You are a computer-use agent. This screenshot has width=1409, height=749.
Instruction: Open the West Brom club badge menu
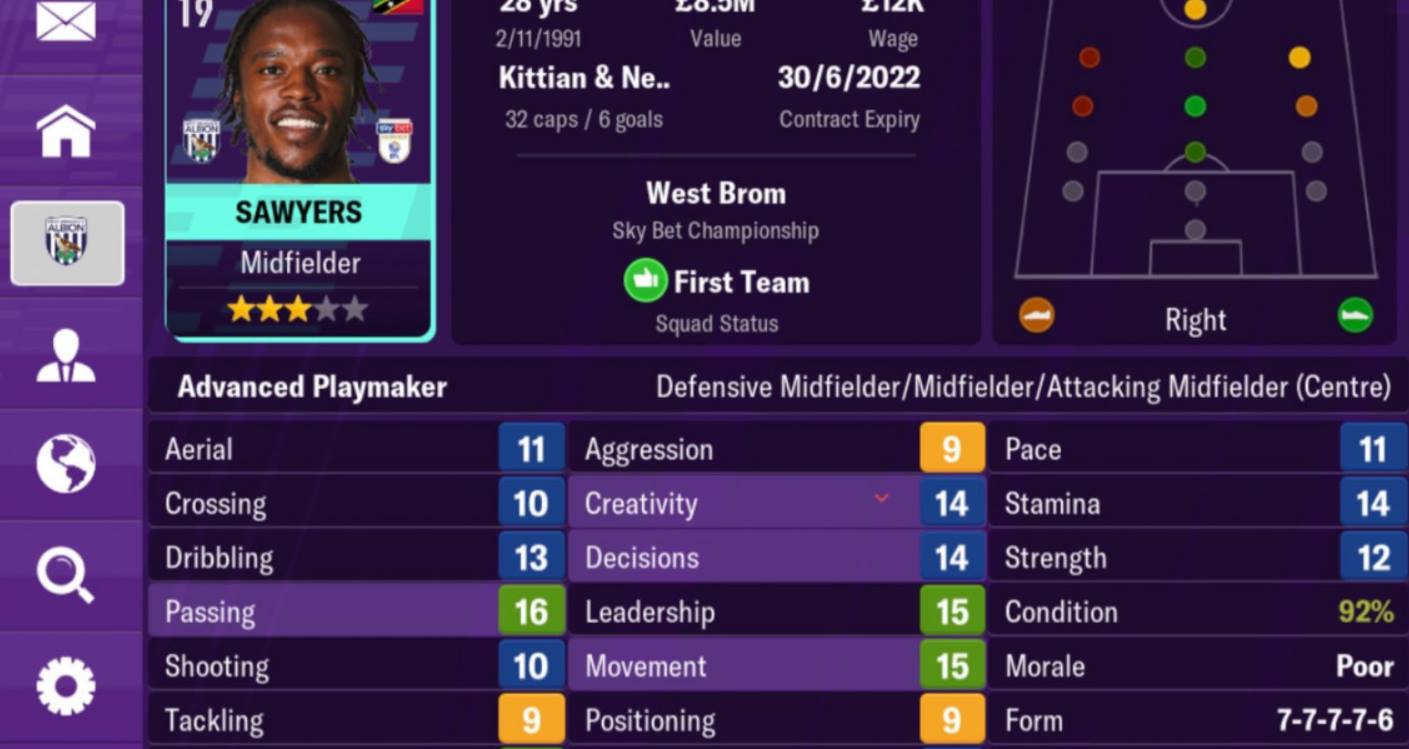66,243
